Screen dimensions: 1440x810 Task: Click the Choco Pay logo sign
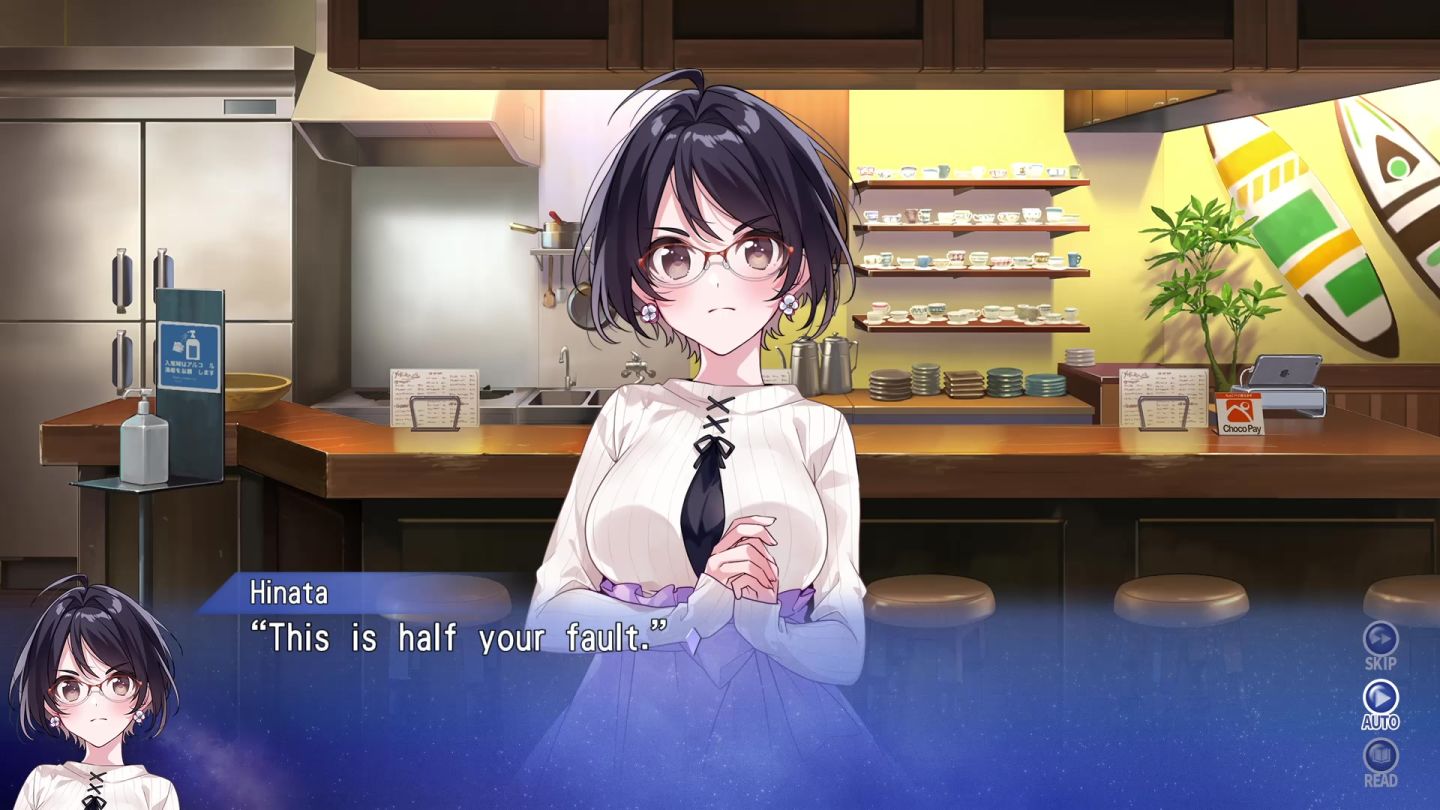pyautogui.click(x=1238, y=415)
